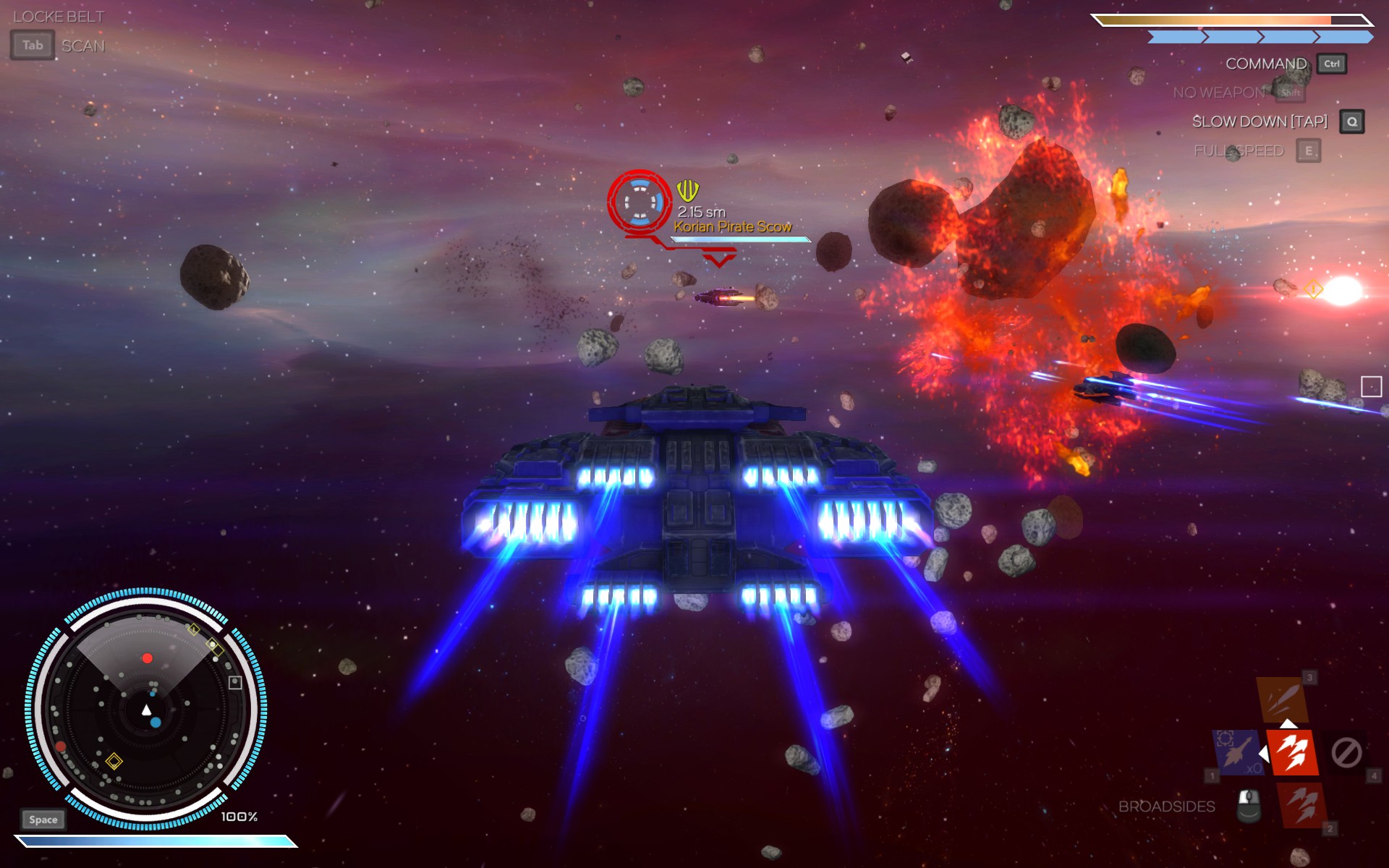Switch to the orange projectile weapon slot
Viewport: 1389px width, 868px height.
1282,699
